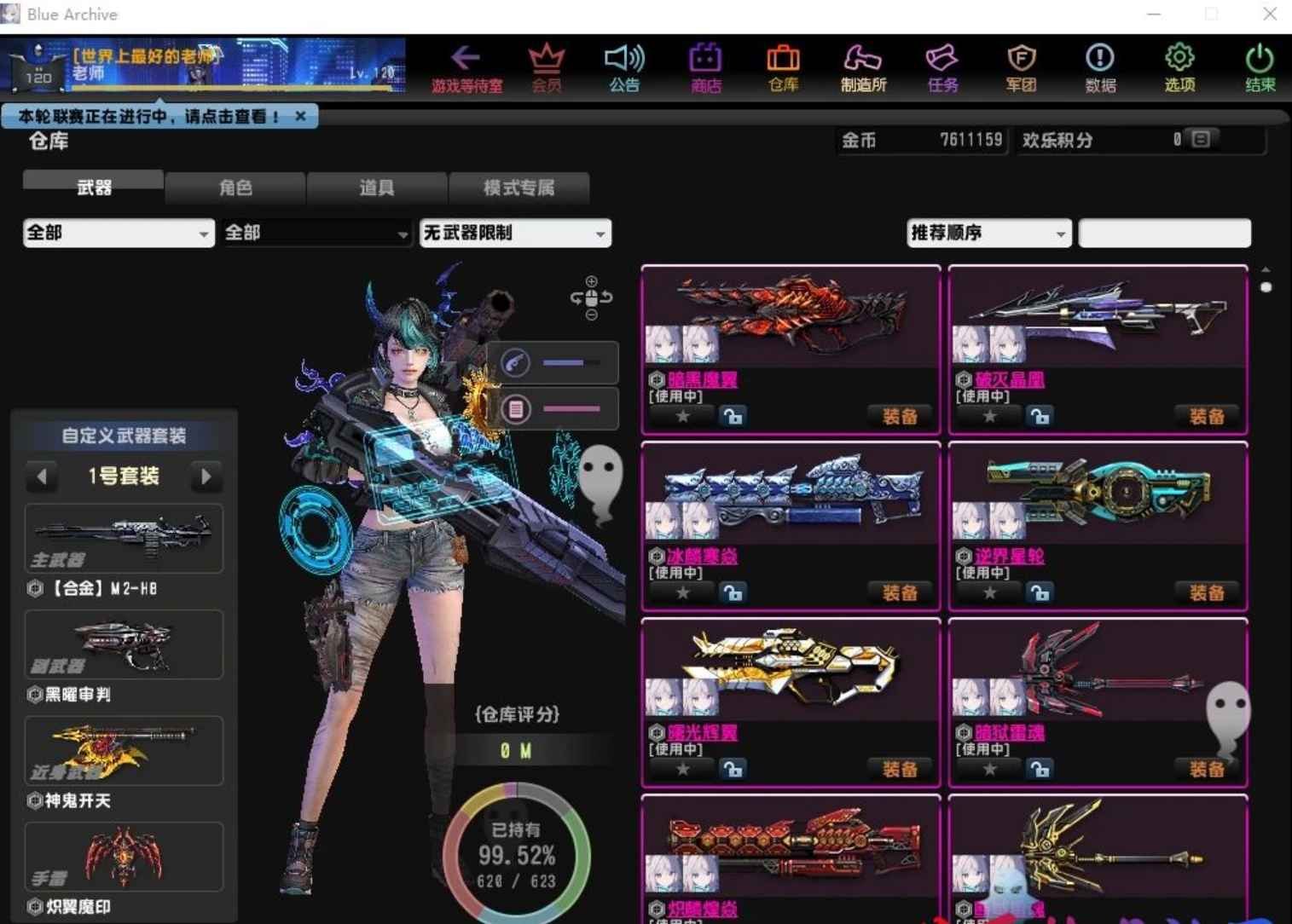Screen dimensions: 1292x924
Task: Click the 公告 announcements speaker icon
Action: click(624, 68)
